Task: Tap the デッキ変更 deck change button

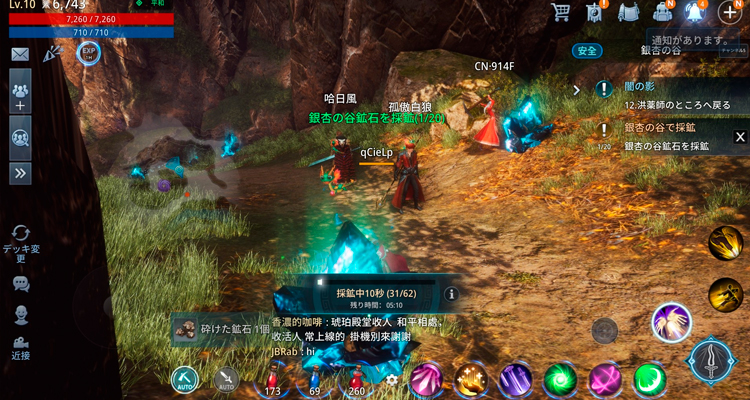Action: coord(20,243)
